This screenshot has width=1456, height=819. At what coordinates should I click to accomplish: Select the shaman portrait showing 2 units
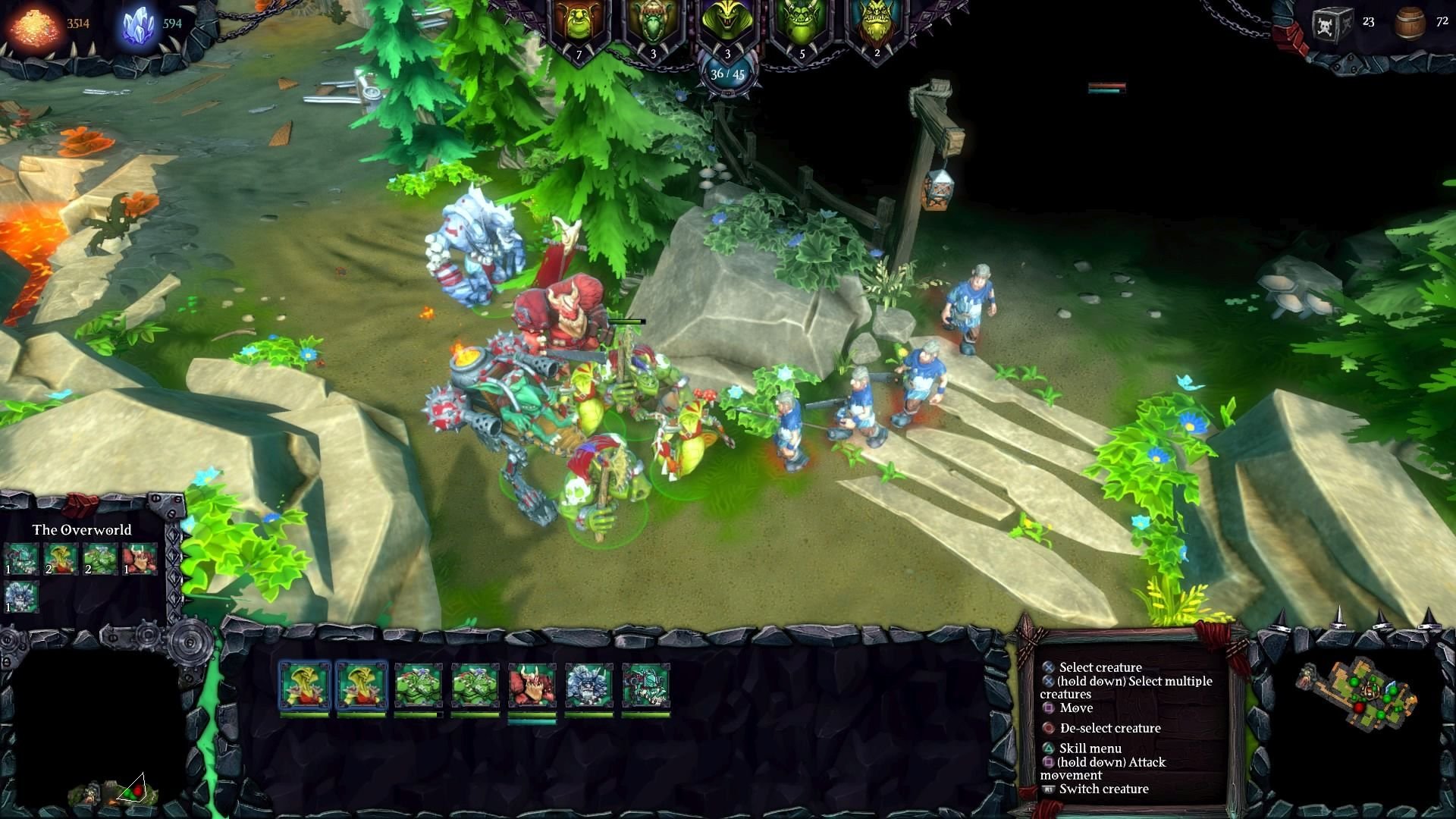click(x=876, y=21)
